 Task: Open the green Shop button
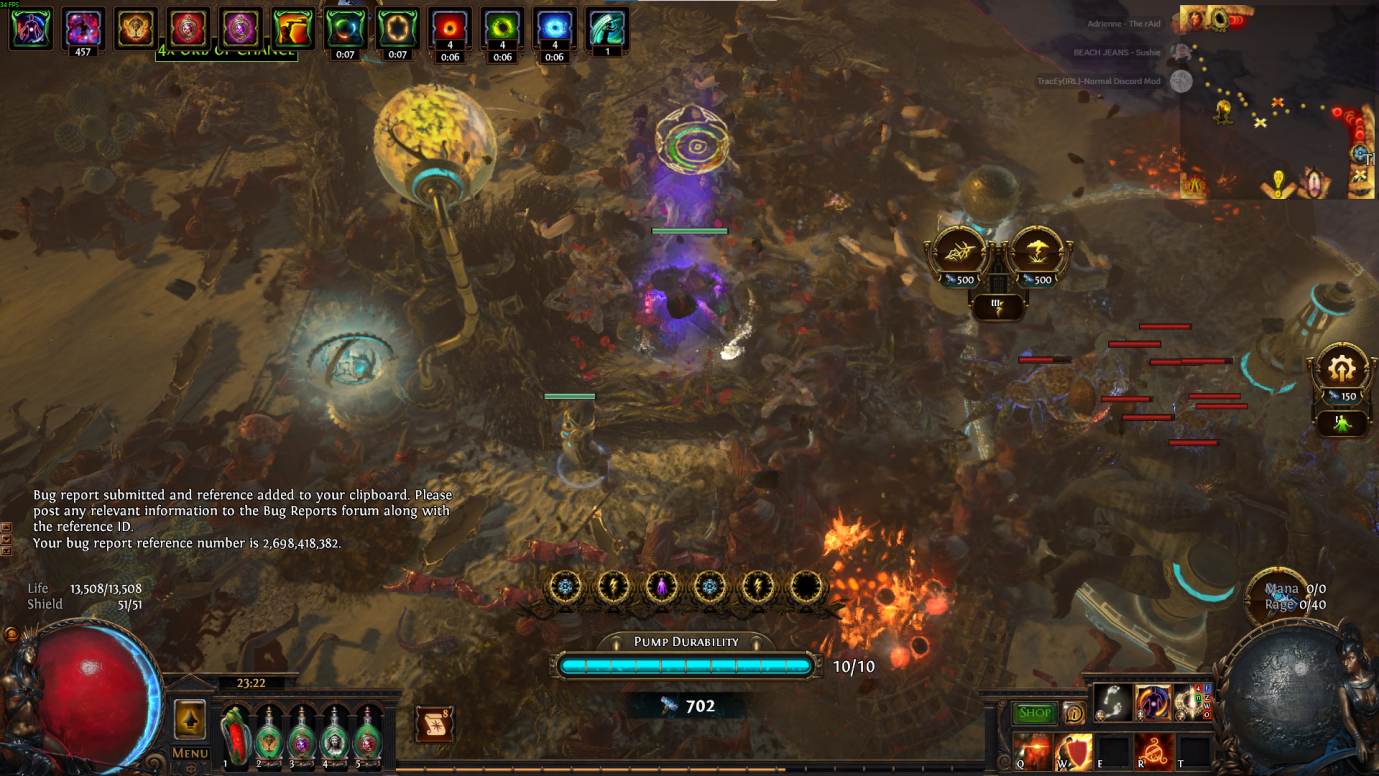point(1034,713)
